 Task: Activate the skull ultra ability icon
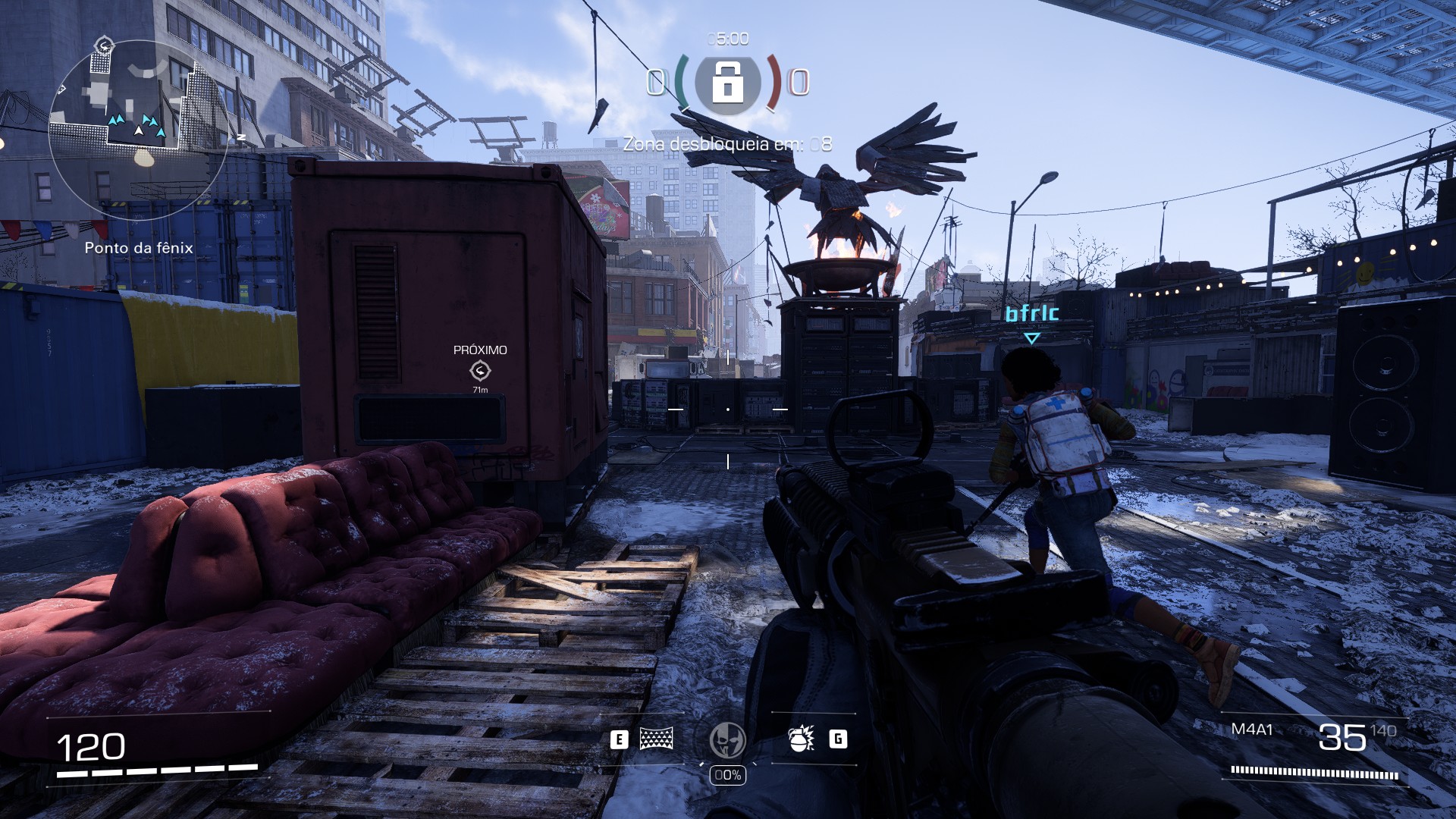727,740
